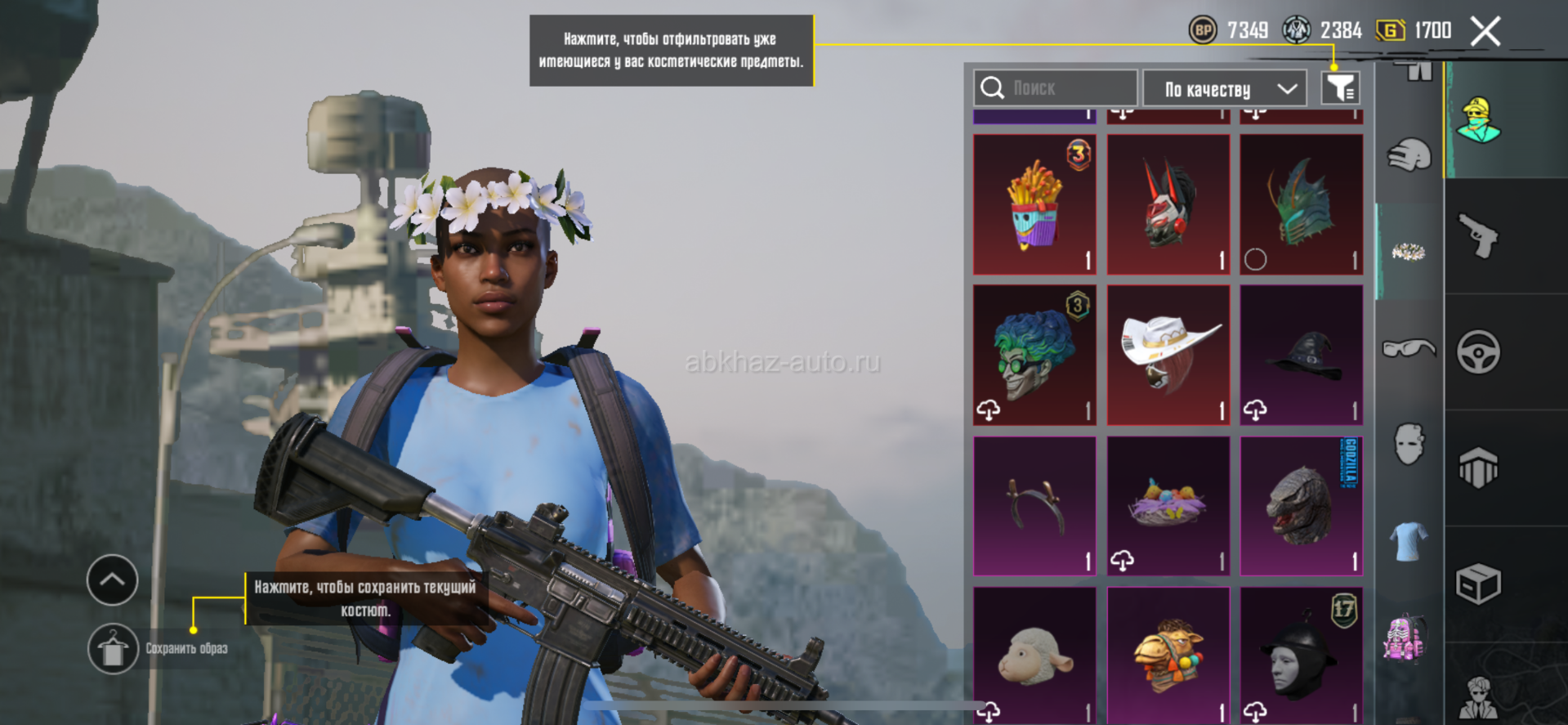This screenshot has width=1568, height=725.
Task: Select the easter egg nest hat
Action: pyautogui.click(x=1168, y=506)
